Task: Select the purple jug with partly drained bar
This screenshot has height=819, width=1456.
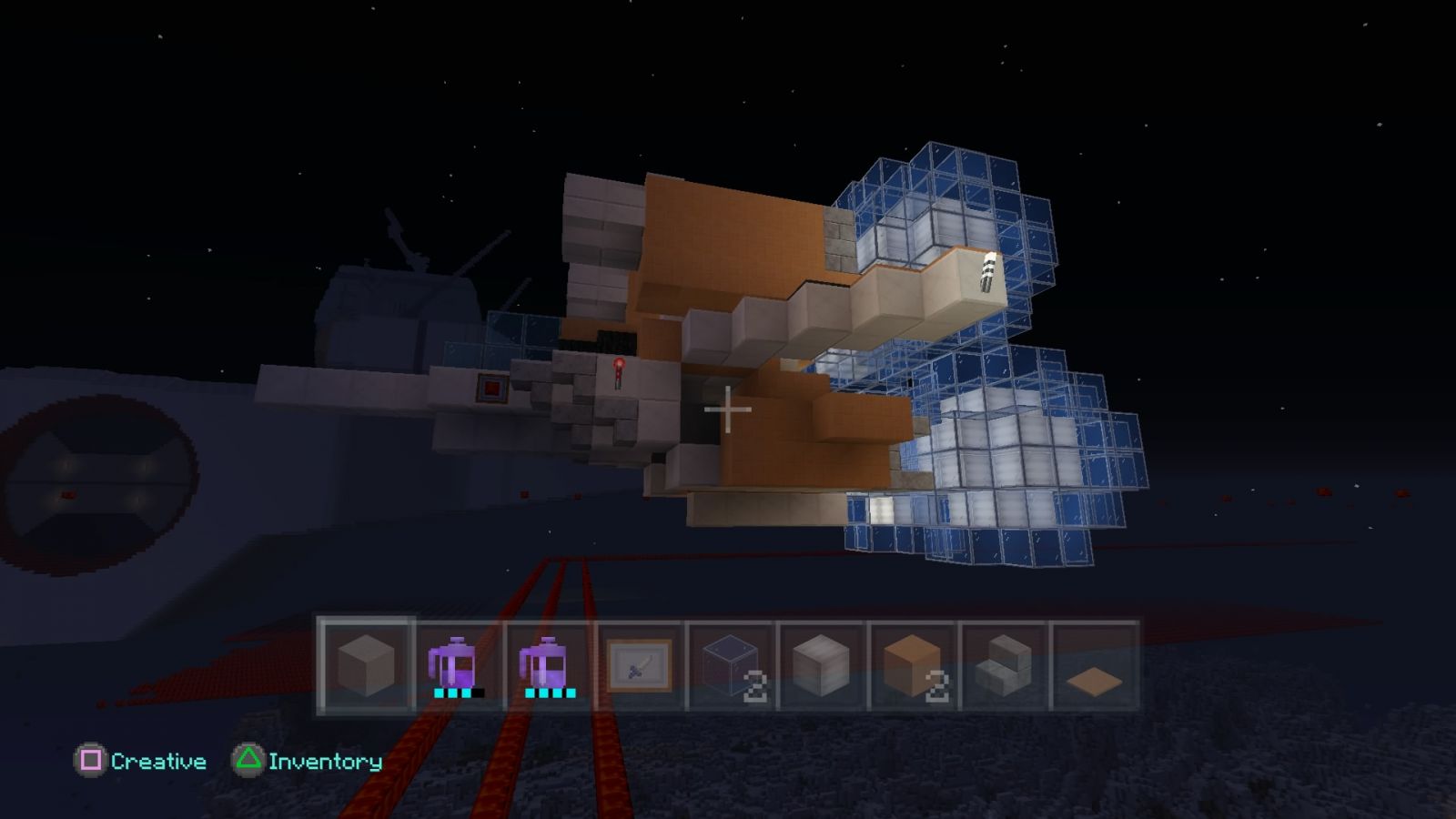Action: click(457, 665)
